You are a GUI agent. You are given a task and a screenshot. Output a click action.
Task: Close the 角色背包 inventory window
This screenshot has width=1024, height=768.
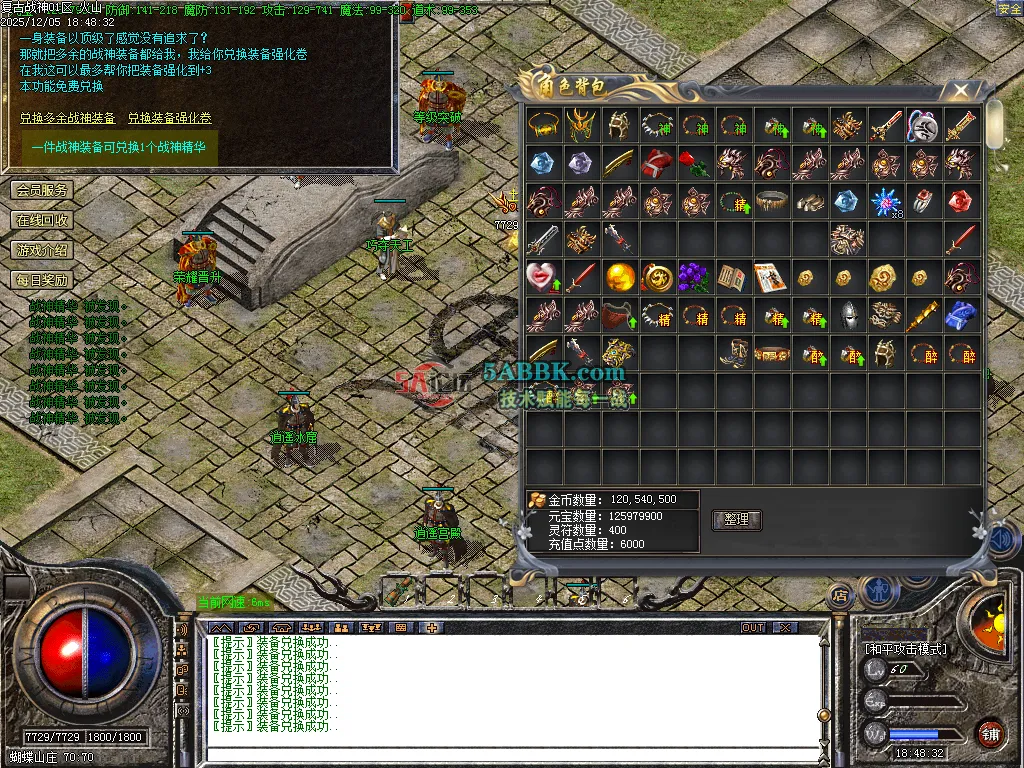(961, 90)
